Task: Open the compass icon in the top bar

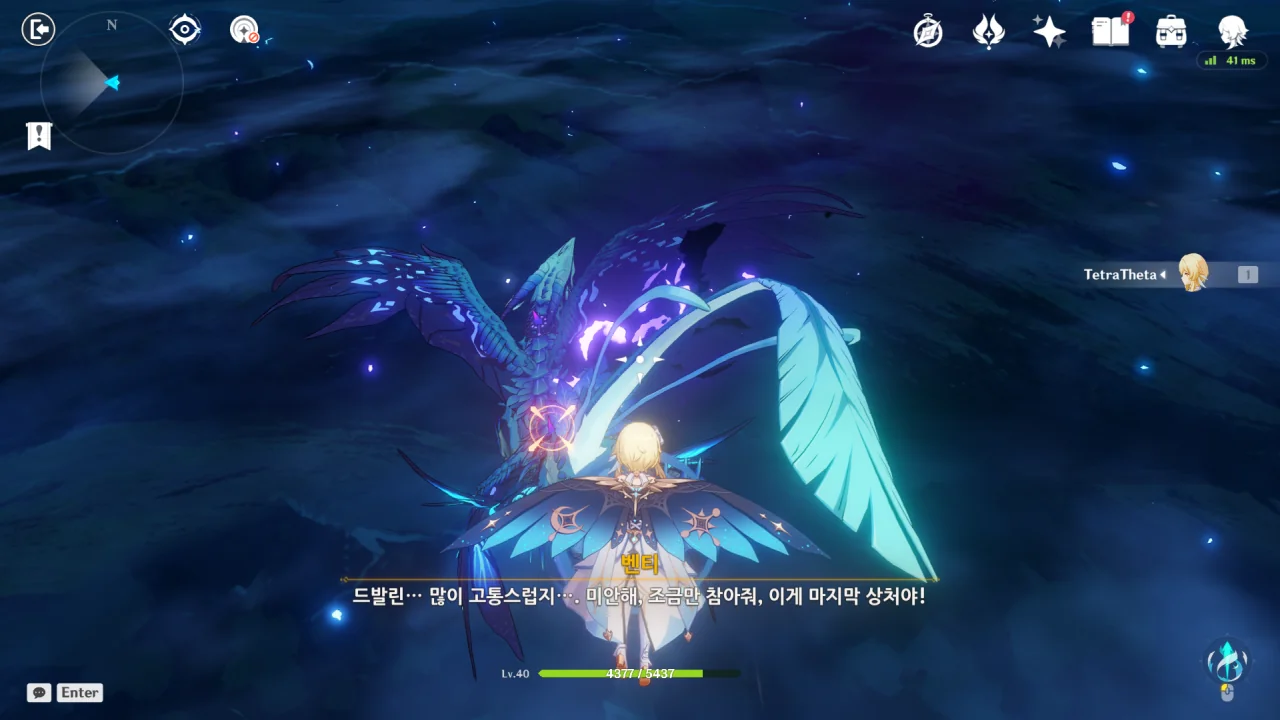Action: coord(928,32)
